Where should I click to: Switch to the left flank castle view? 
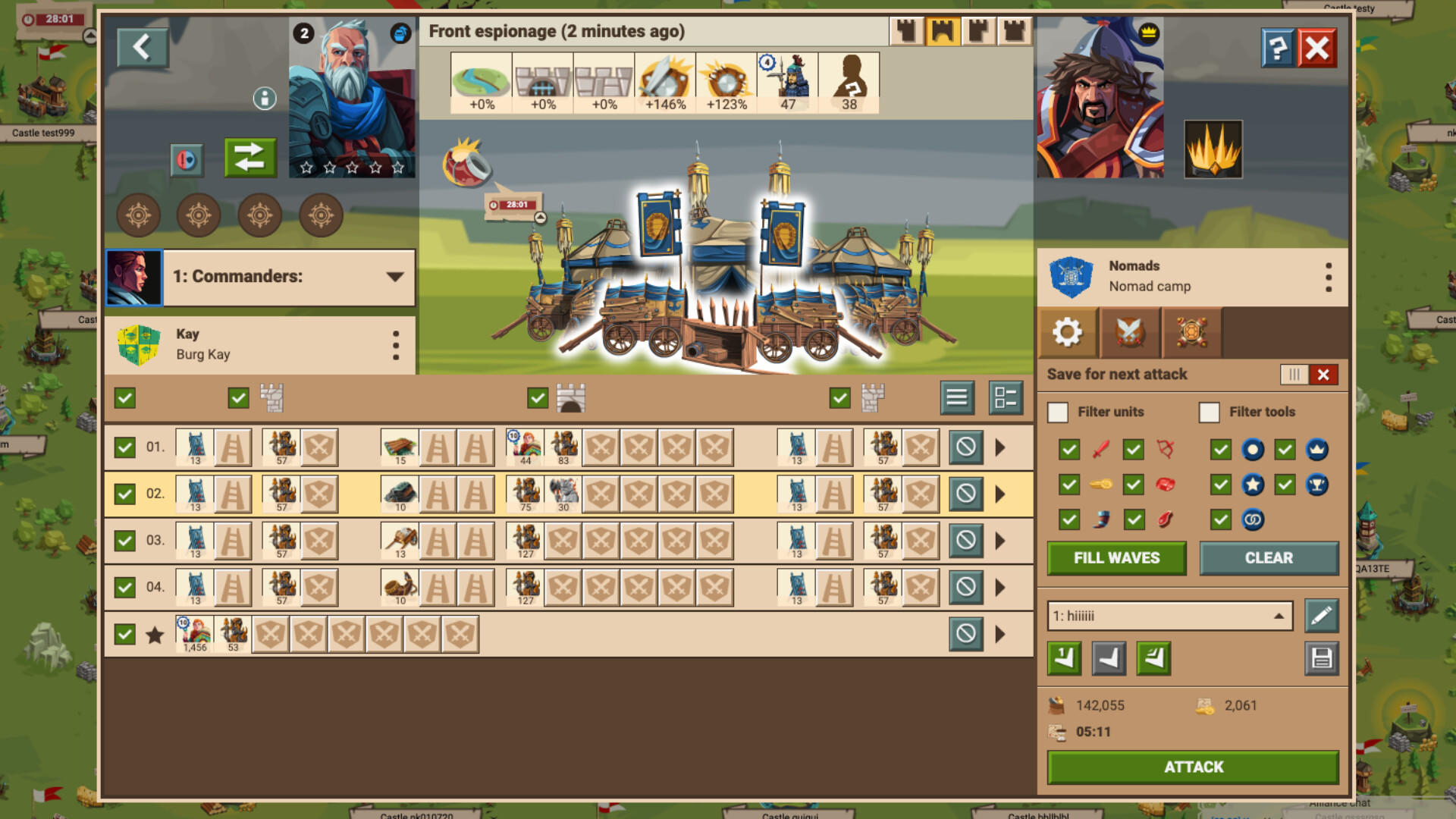[x=904, y=30]
